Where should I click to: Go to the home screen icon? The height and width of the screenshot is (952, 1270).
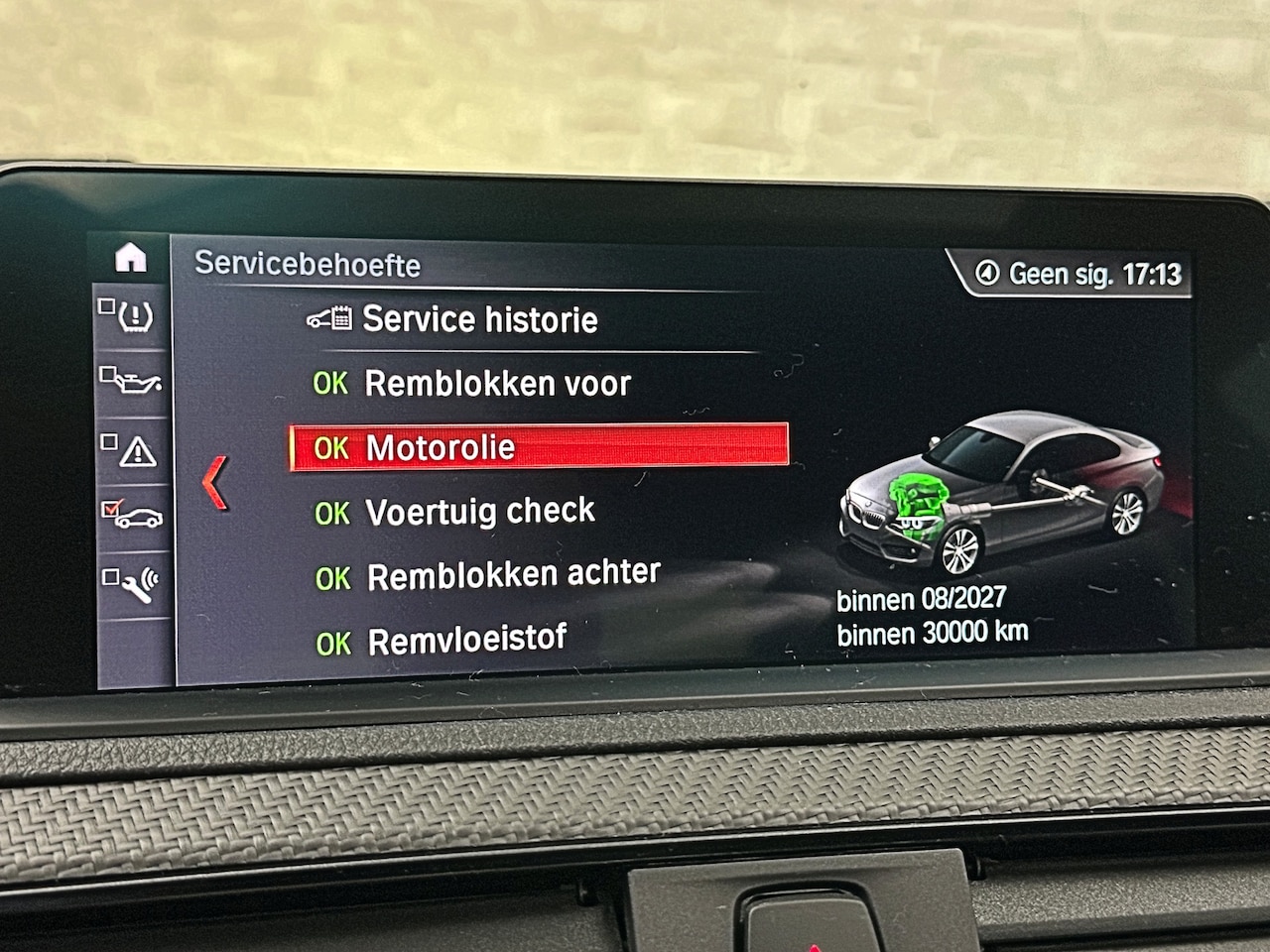tap(131, 258)
